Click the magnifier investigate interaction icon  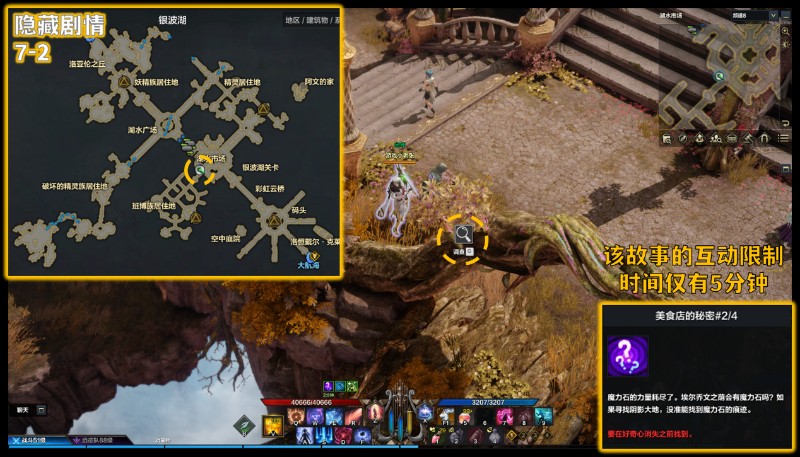pyautogui.click(x=464, y=235)
